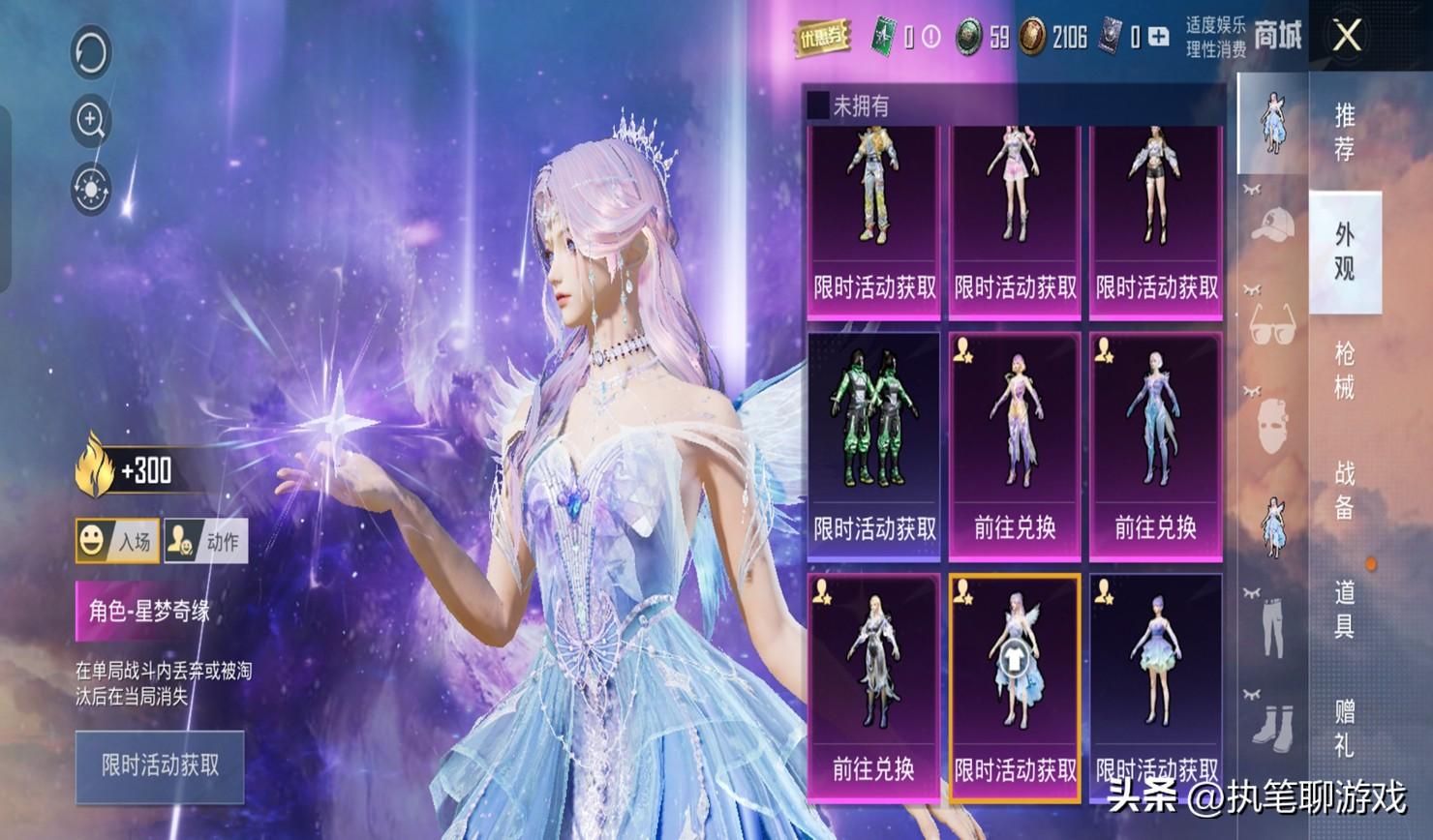Select the glasses category icon
This screenshot has height=840, width=1433.
(x=1272, y=324)
